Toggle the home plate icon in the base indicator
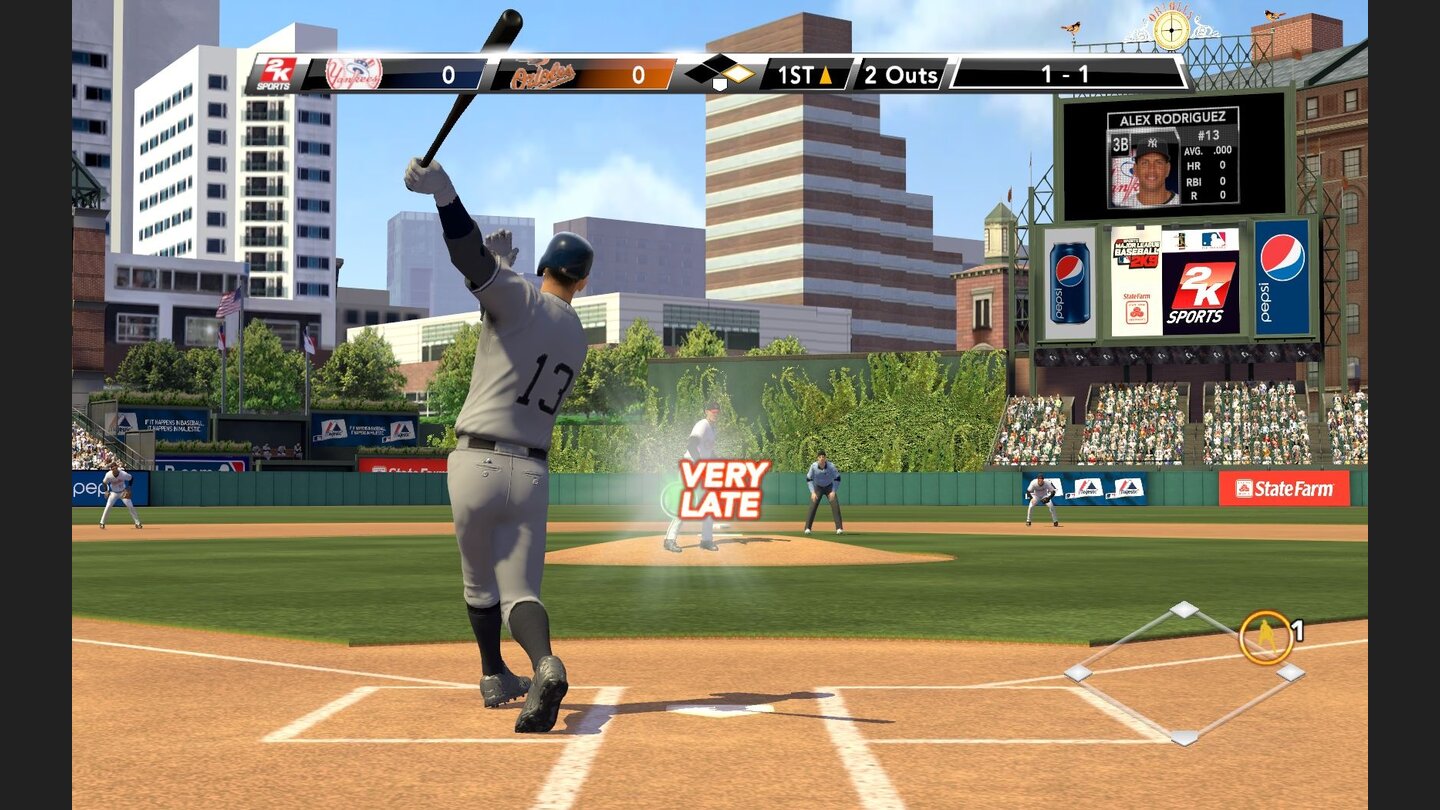Image resolution: width=1440 pixels, height=810 pixels. click(x=718, y=84)
